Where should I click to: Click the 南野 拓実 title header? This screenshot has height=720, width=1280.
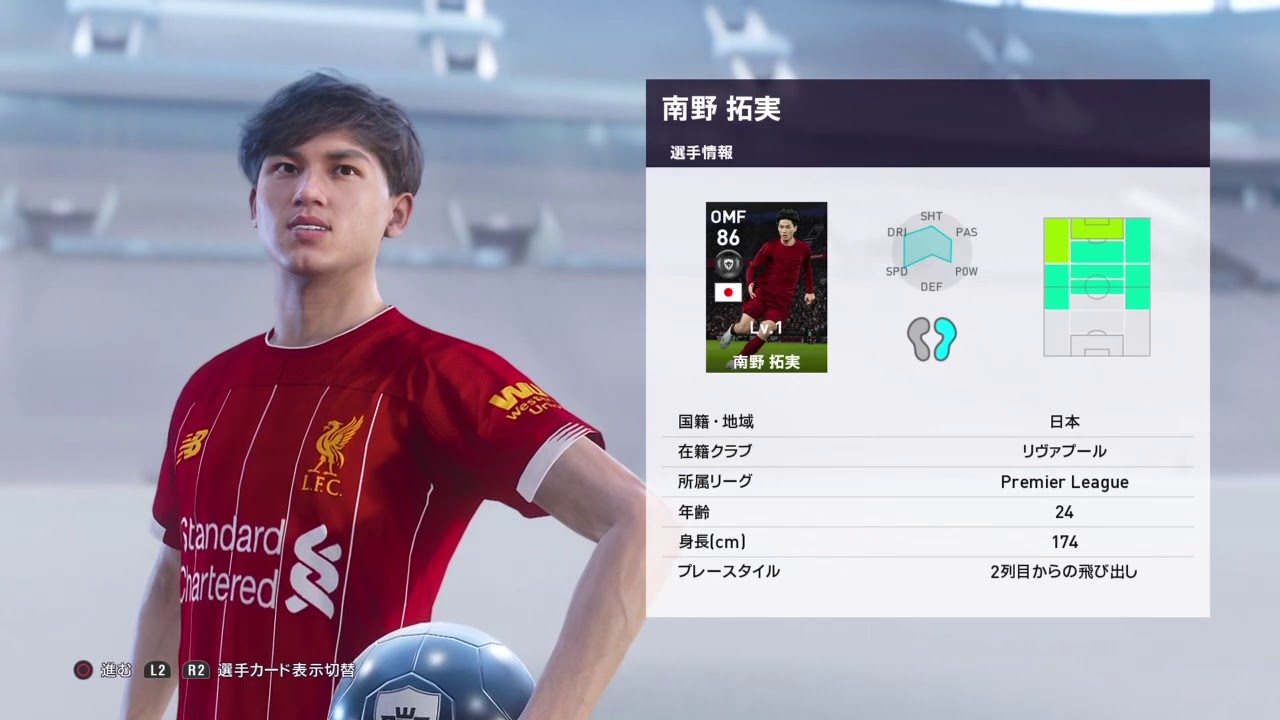point(722,110)
